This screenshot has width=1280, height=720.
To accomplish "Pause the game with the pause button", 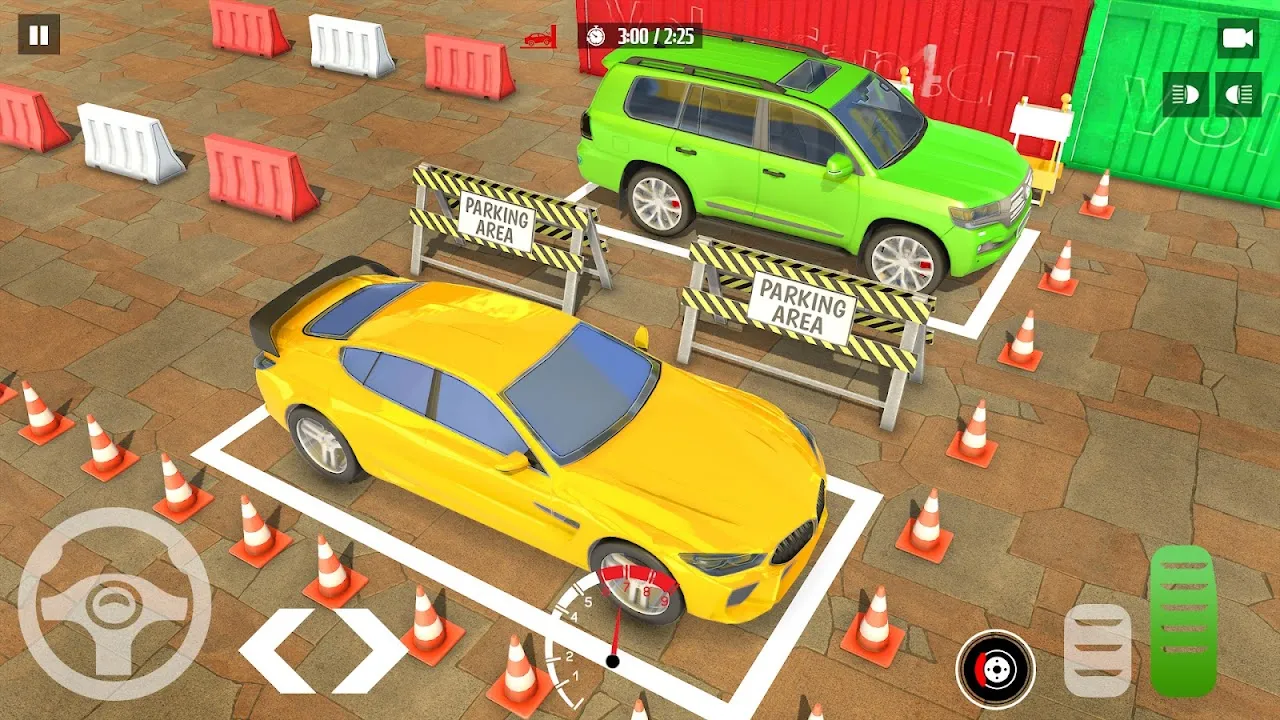I will pos(39,35).
